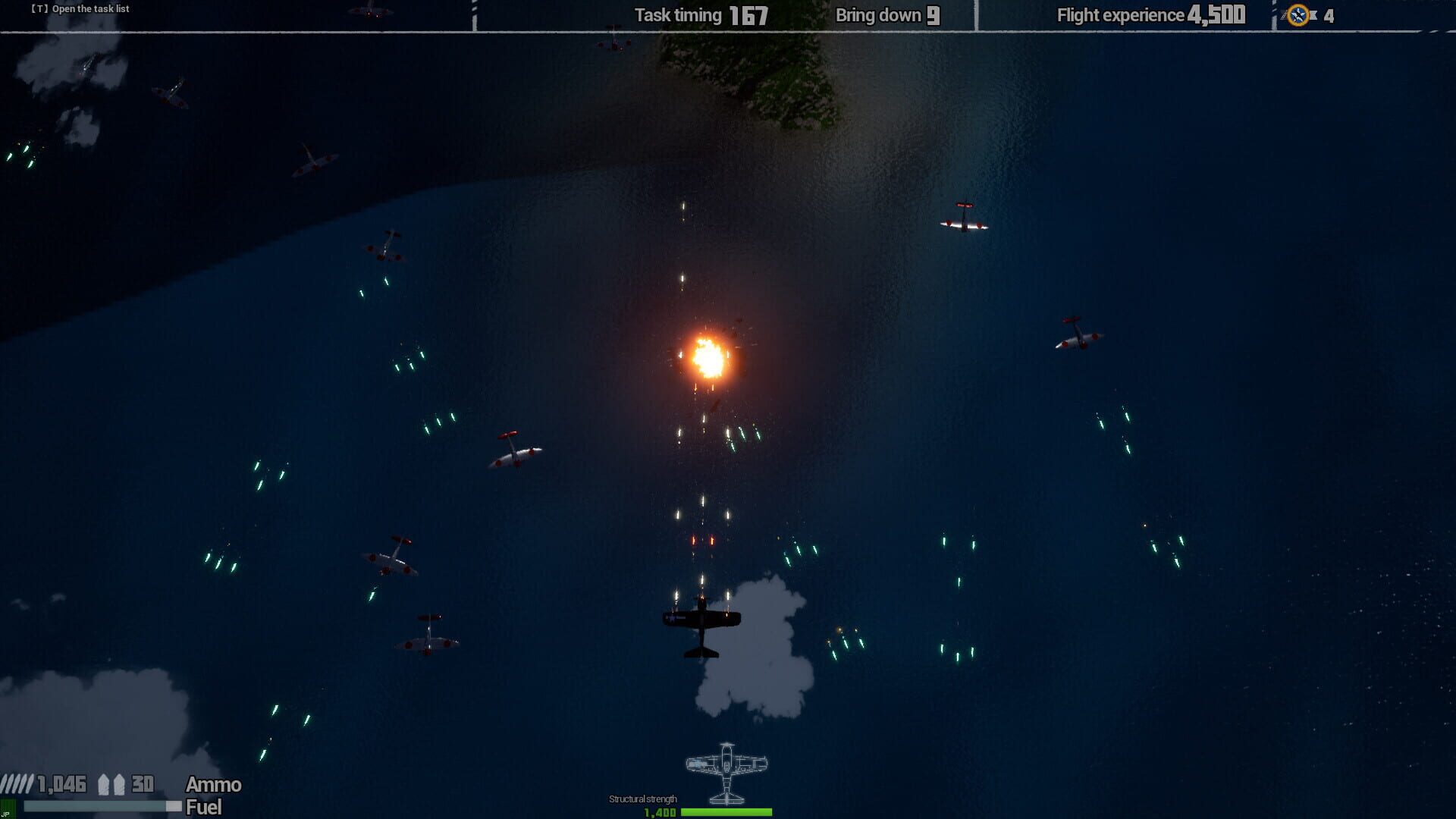This screenshot has height=819, width=1456.
Task: Click the medal icon showing count 4
Action: [1298, 14]
